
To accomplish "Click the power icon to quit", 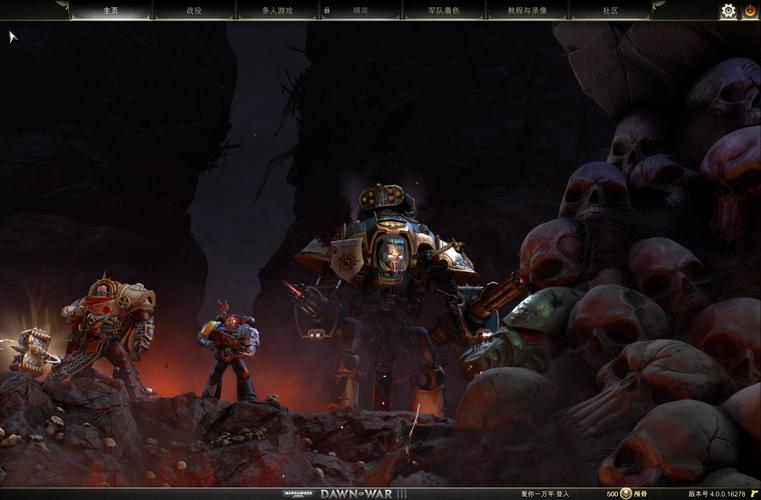I will click(x=749, y=11).
